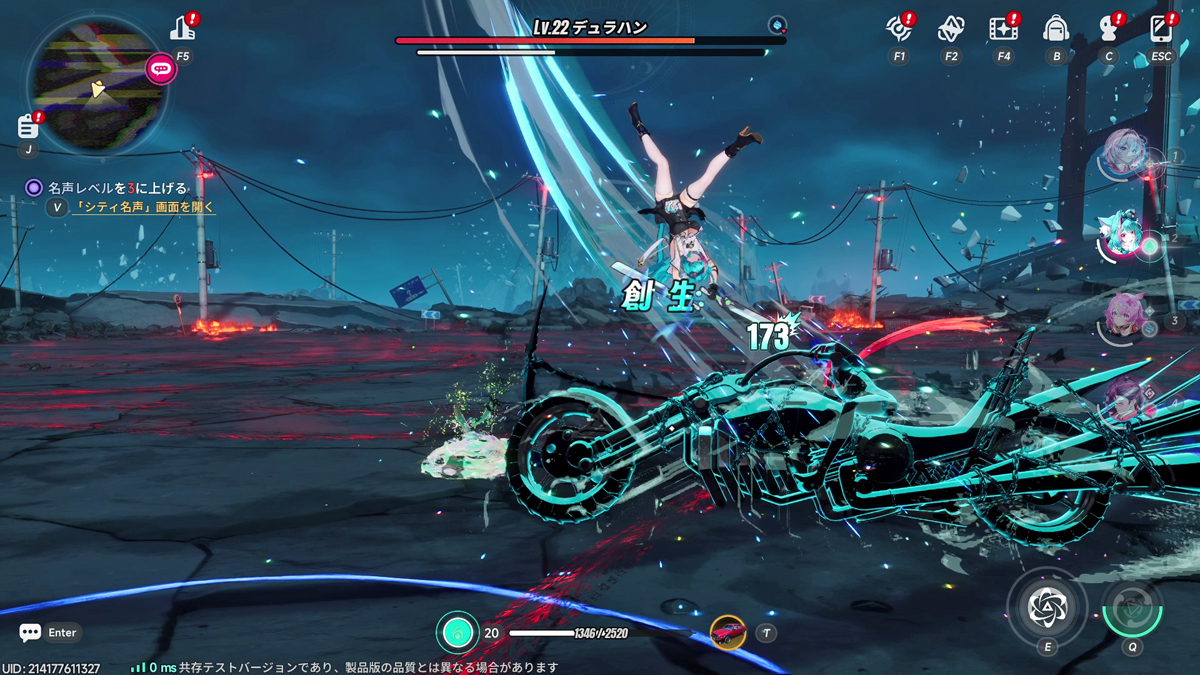Screen dimensions: 1200x675
Task: Switch to the pink horned party member
Action: [1124, 316]
